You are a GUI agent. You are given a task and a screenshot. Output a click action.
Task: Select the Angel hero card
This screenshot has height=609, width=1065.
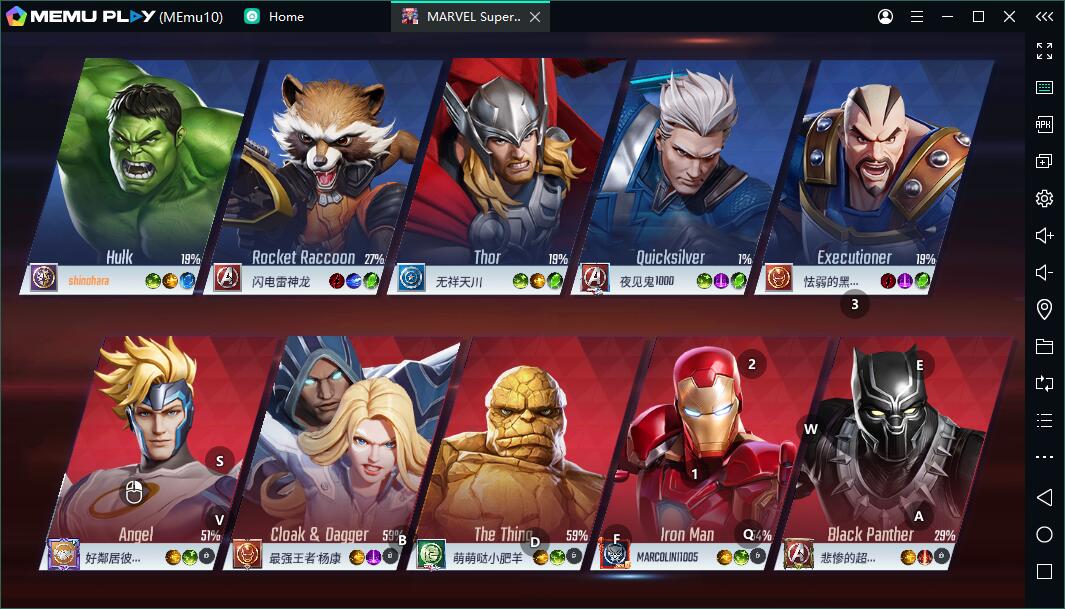point(160,440)
